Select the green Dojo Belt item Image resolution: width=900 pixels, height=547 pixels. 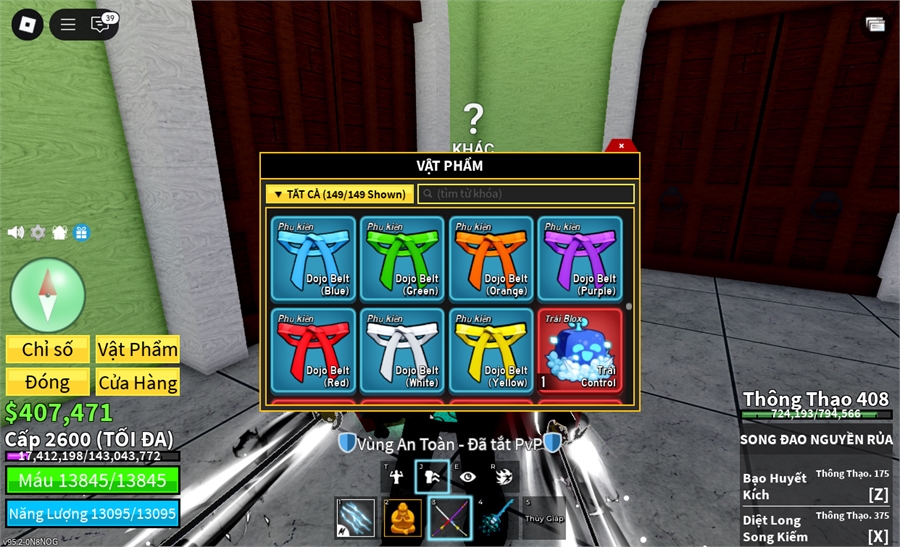pos(402,259)
